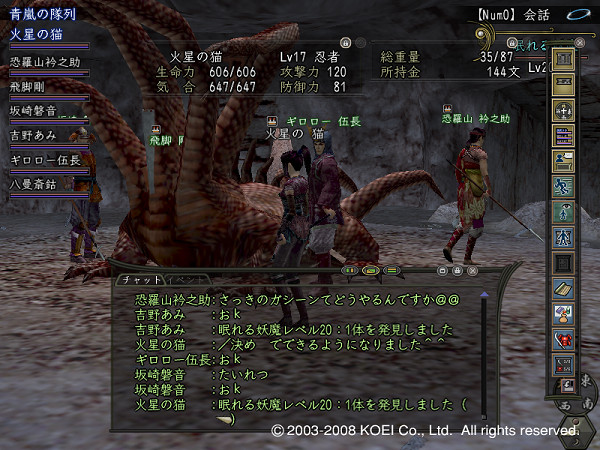Open the standing body figure toolbar icon
This screenshot has height=450, width=600.
tap(563, 212)
